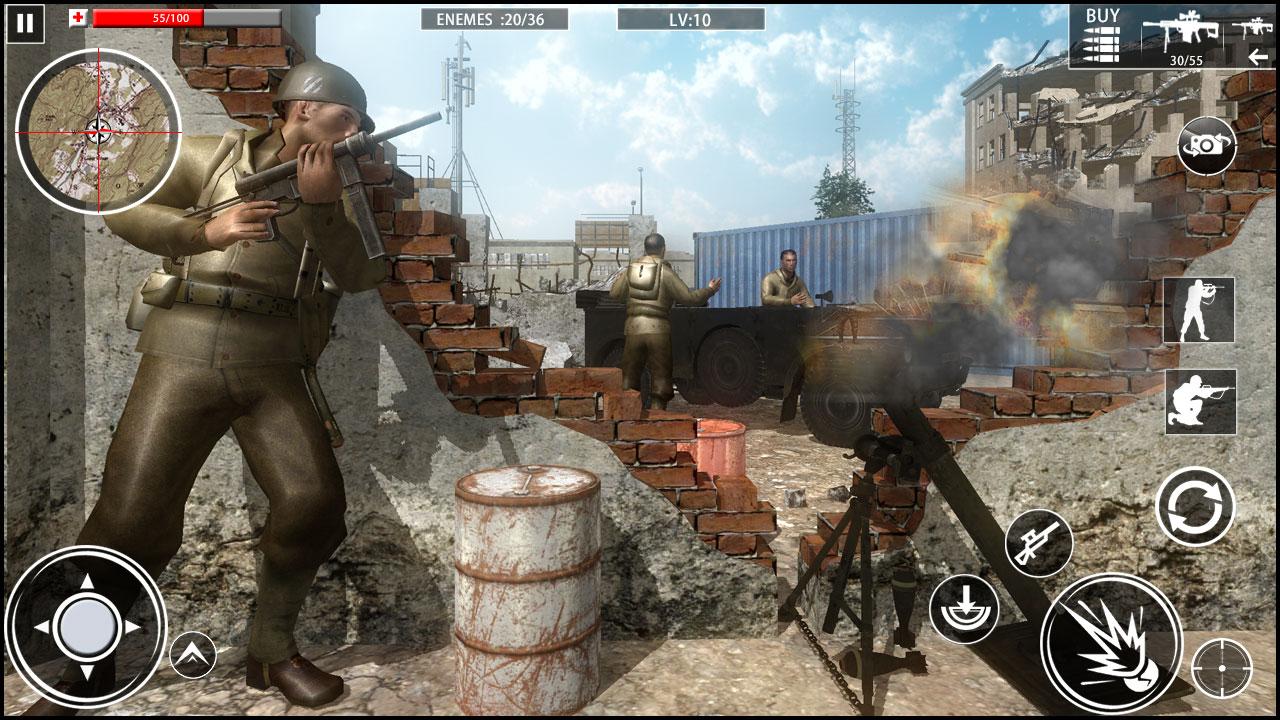Screen dimensions: 1280x720
Task: Tap the virtual movement joystick
Action: pyautogui.click(x=86, y=627)
